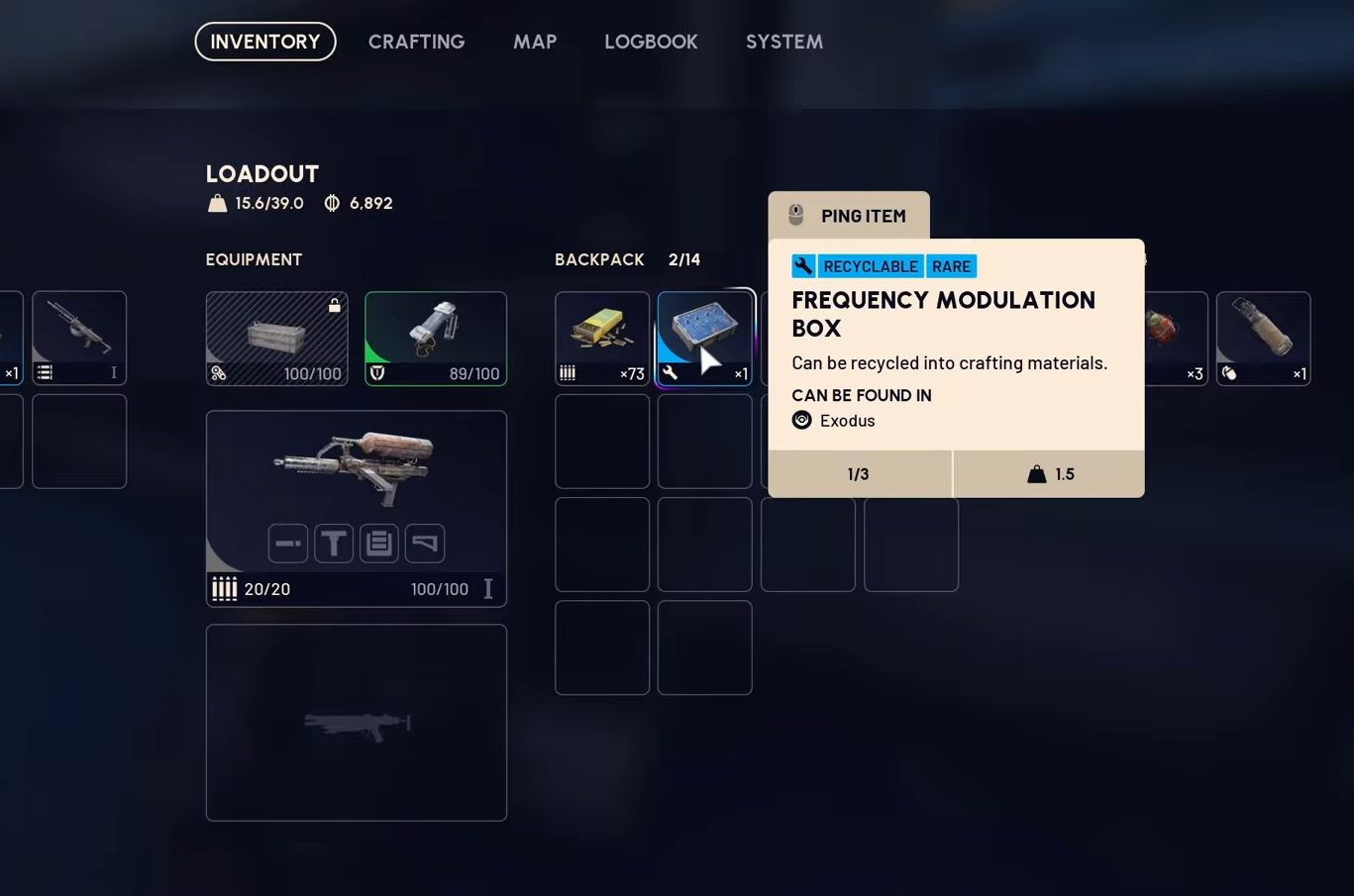1354x896 pixels.
Task: Select the empty secondary weapon slot
Action: click(x=357, y=722)
